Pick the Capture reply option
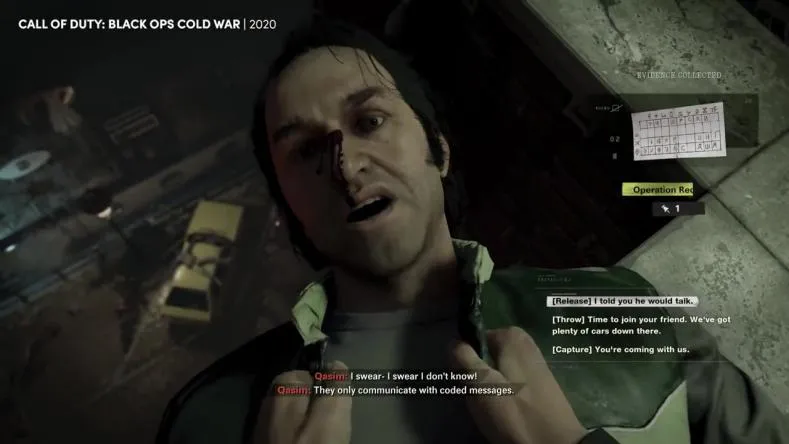 (x=619, y=350)
